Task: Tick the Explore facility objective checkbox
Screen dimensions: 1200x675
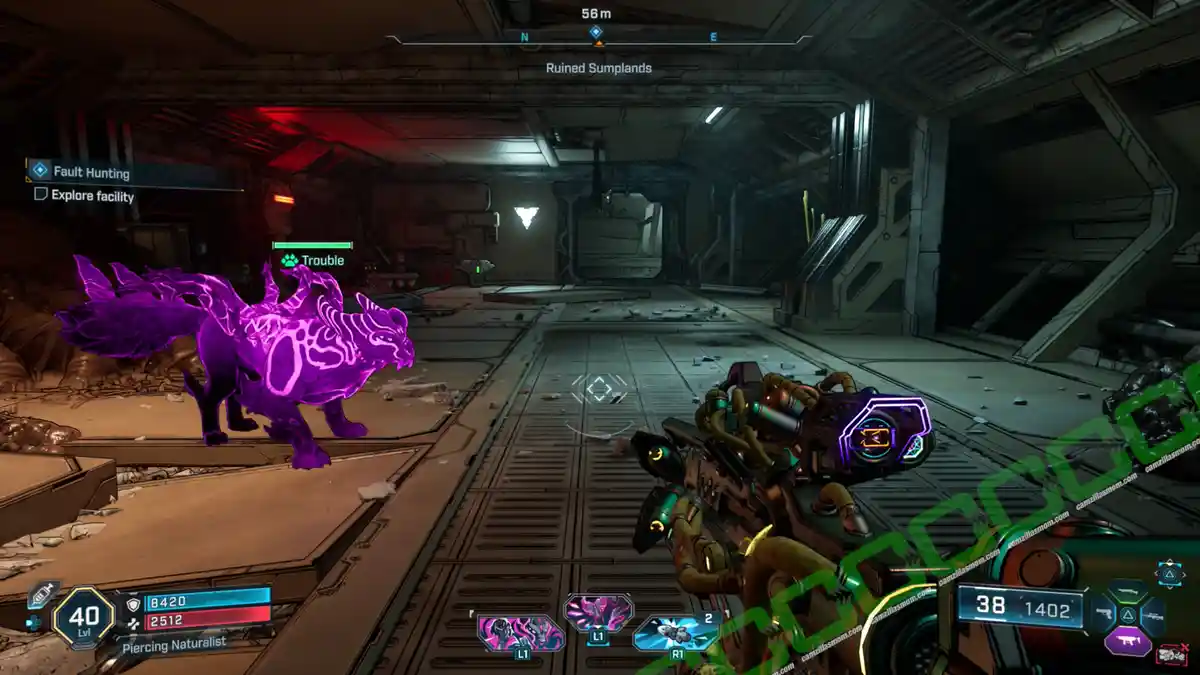Action: (x=41, y=195)
